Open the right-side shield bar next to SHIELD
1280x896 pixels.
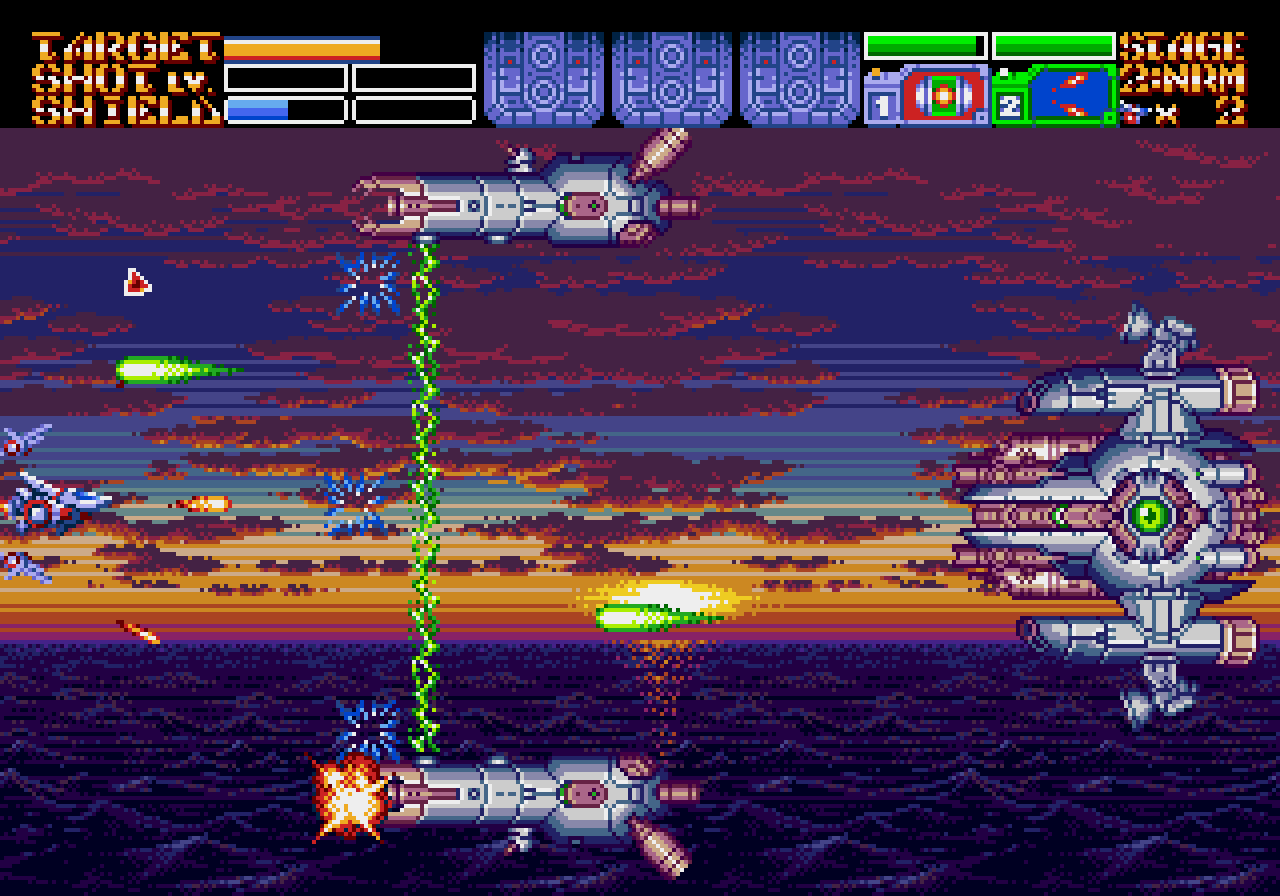pos(412,108)
